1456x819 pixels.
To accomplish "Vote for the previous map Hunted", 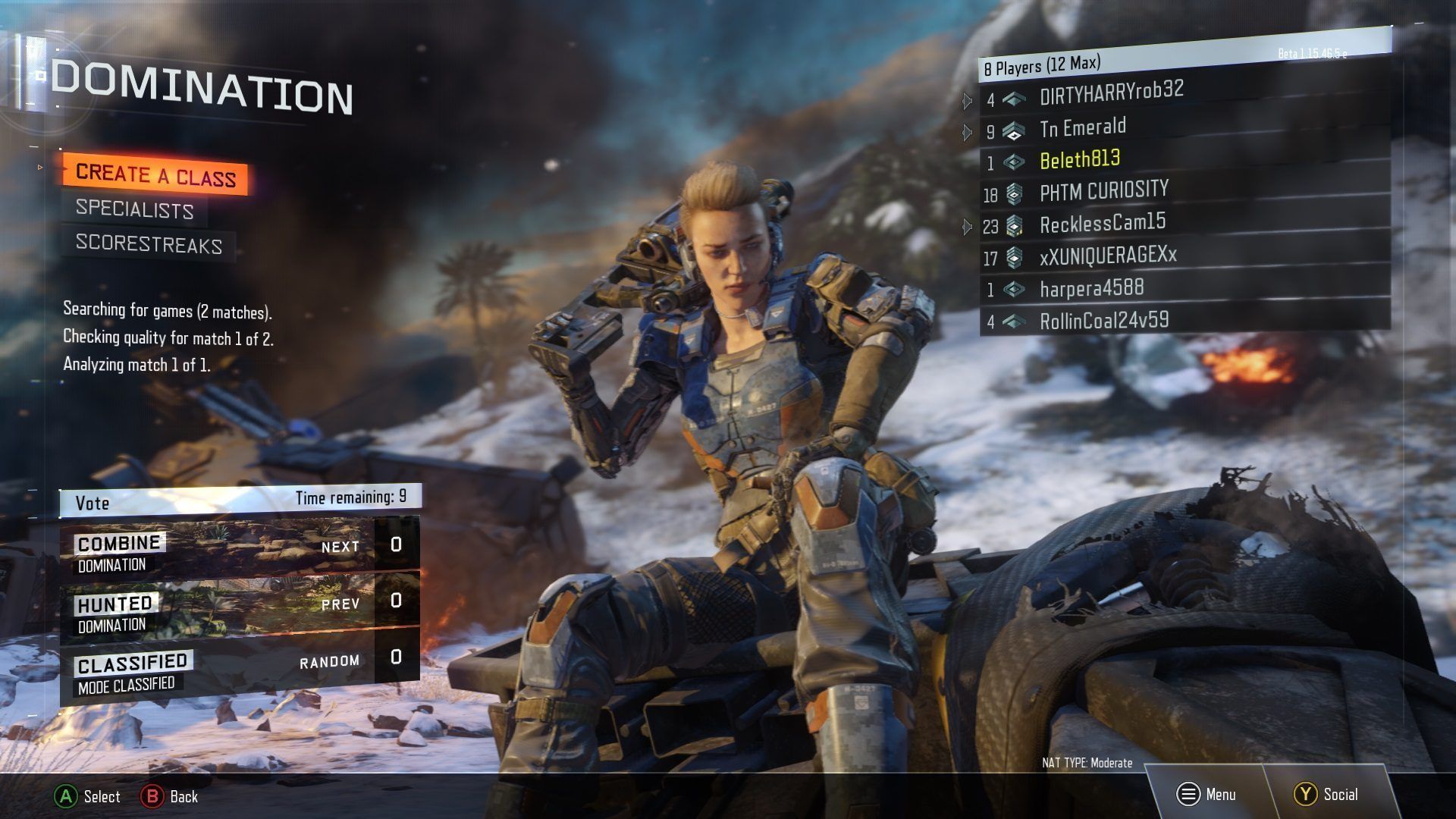I will coord(239,606).
